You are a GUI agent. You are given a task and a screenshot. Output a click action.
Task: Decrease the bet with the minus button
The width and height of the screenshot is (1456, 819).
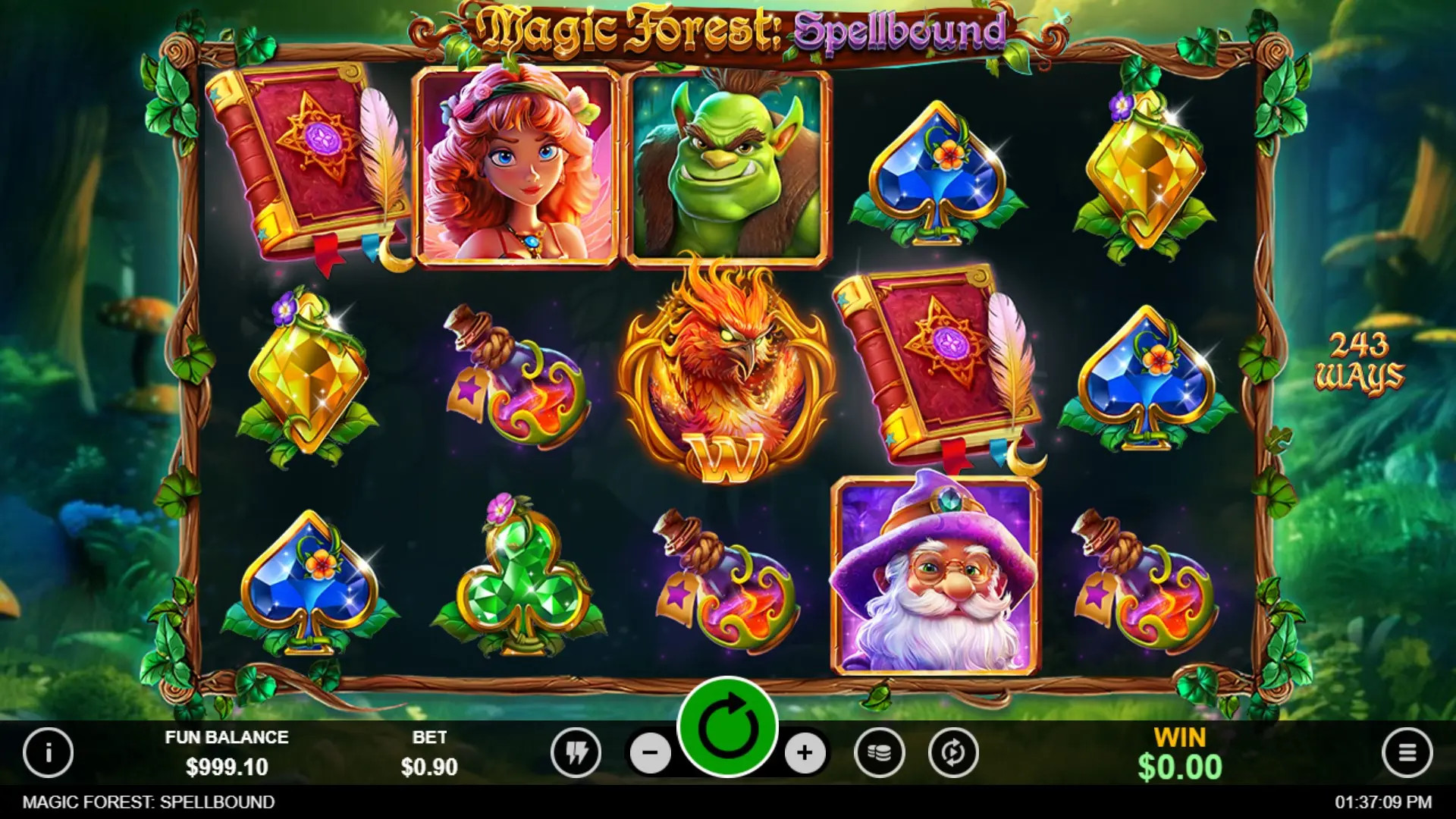click(x=651, y=753)
